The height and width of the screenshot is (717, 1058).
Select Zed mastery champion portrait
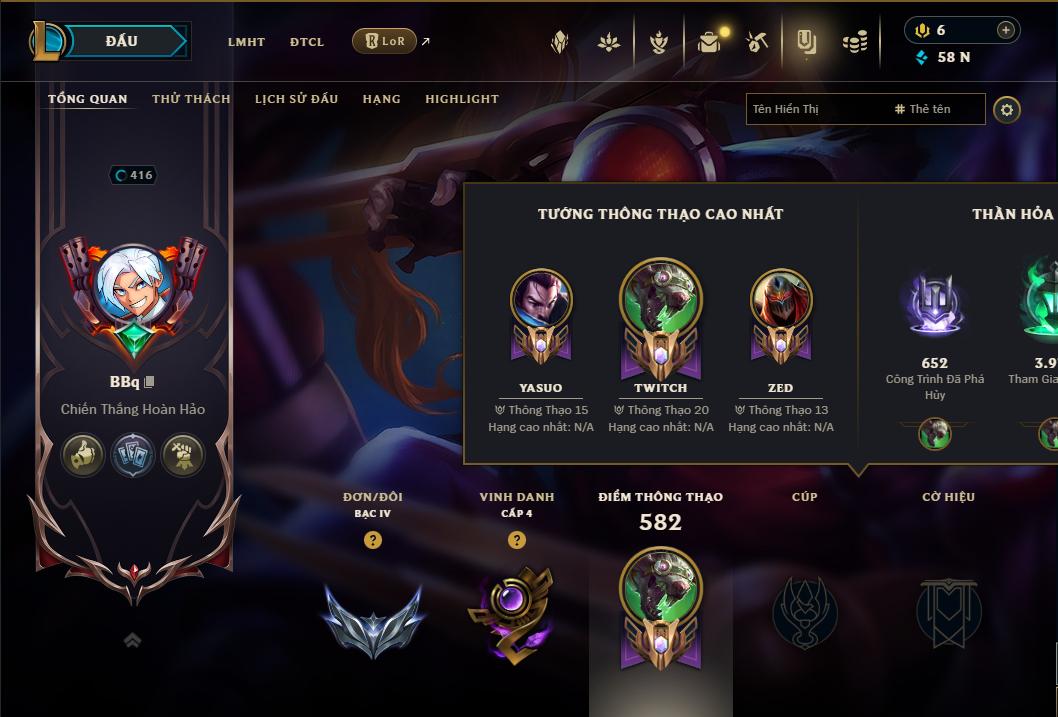click(781, 300)
